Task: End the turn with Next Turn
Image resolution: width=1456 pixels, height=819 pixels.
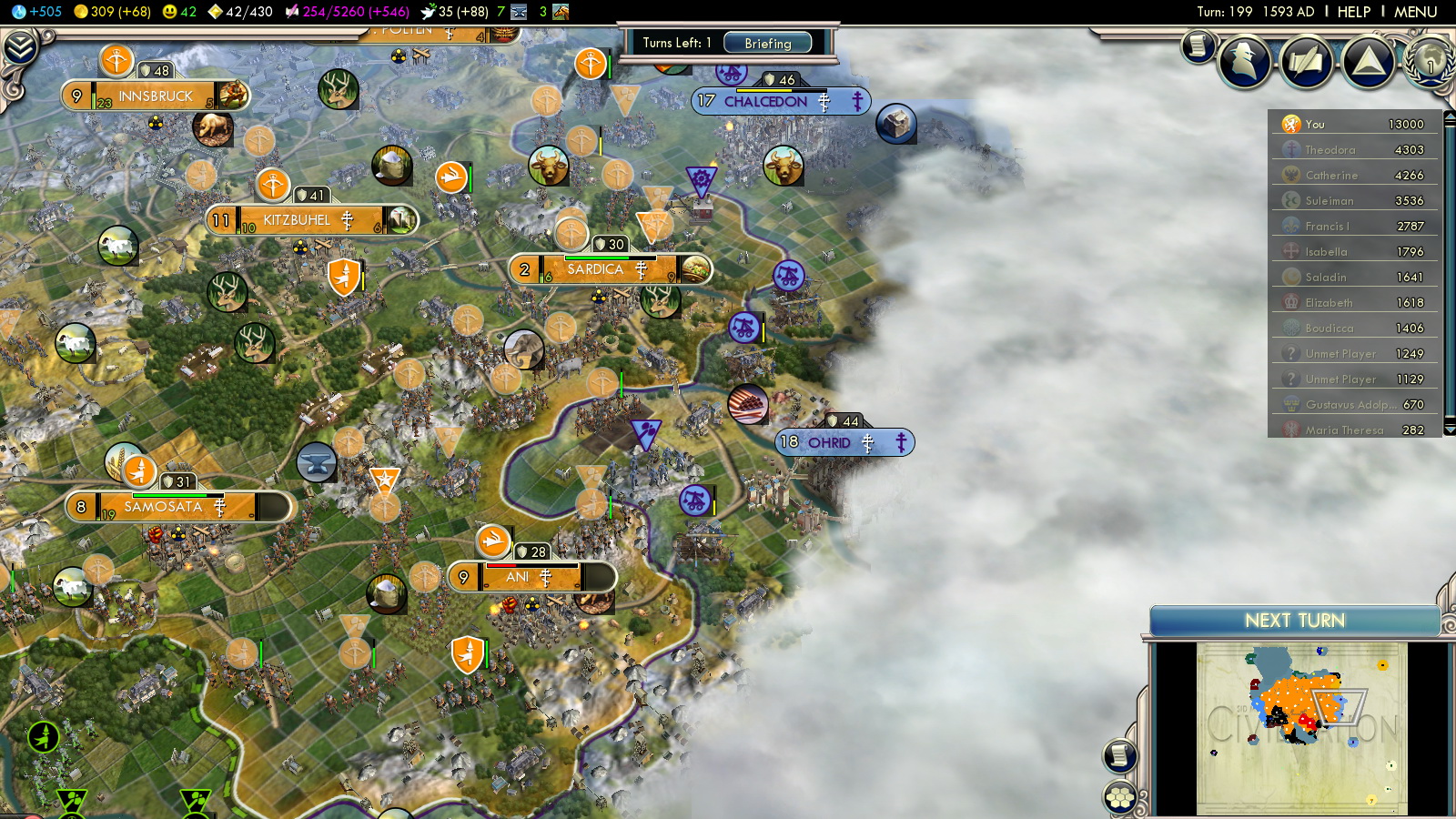Action: click(1294, 621)
